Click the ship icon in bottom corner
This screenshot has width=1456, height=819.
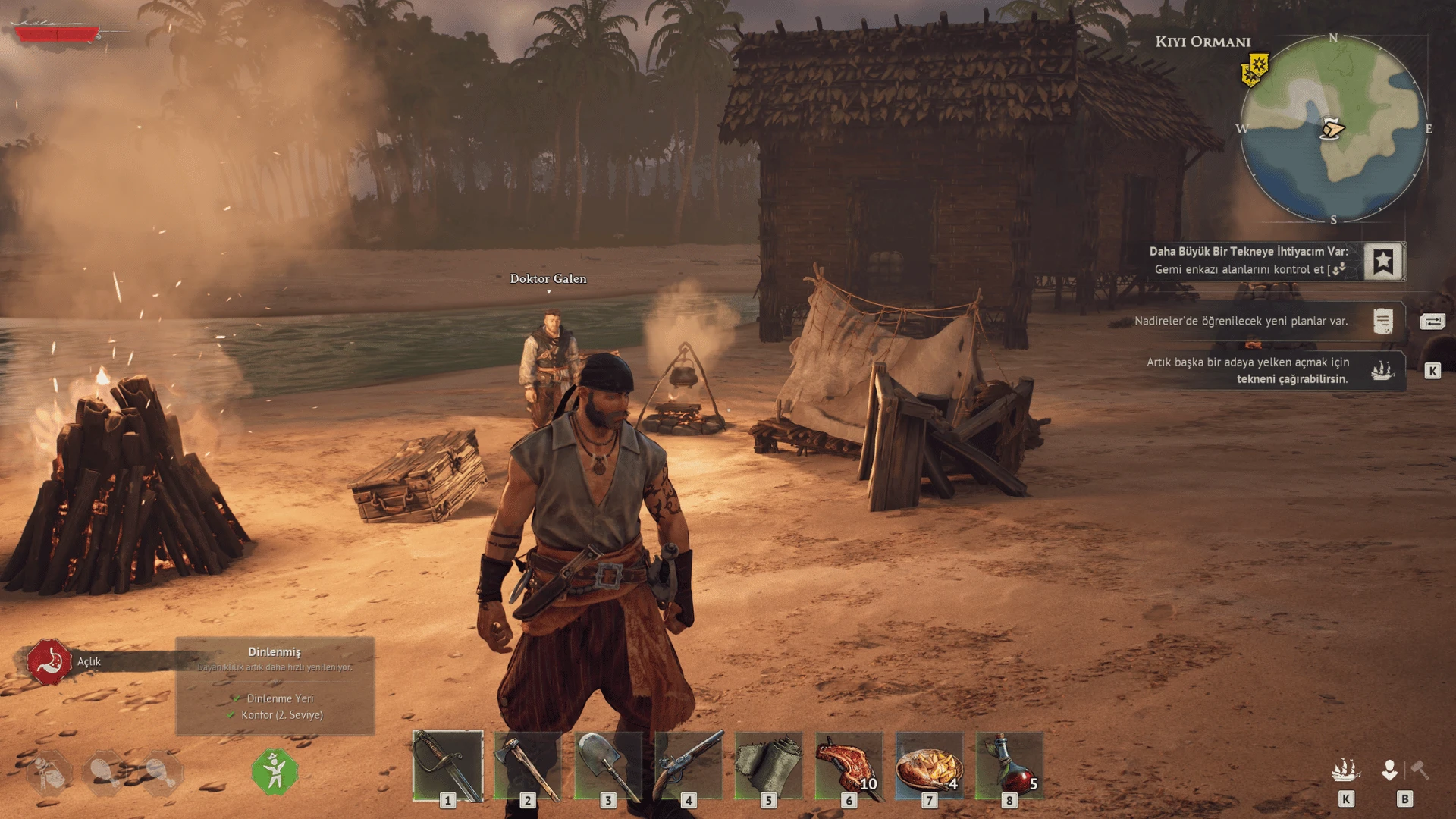1345,771
